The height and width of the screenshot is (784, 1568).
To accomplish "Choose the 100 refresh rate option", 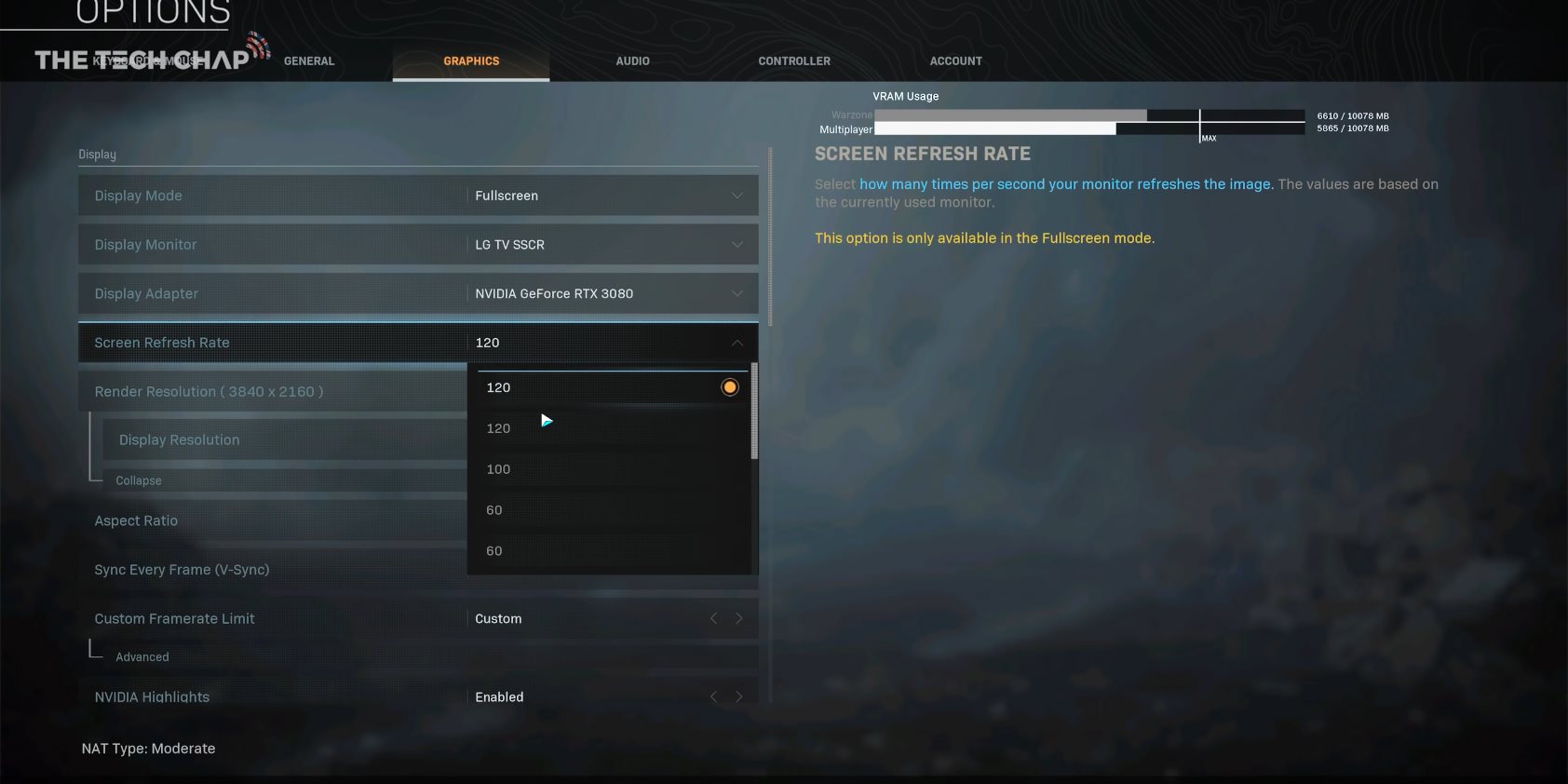I will point(499,469).
